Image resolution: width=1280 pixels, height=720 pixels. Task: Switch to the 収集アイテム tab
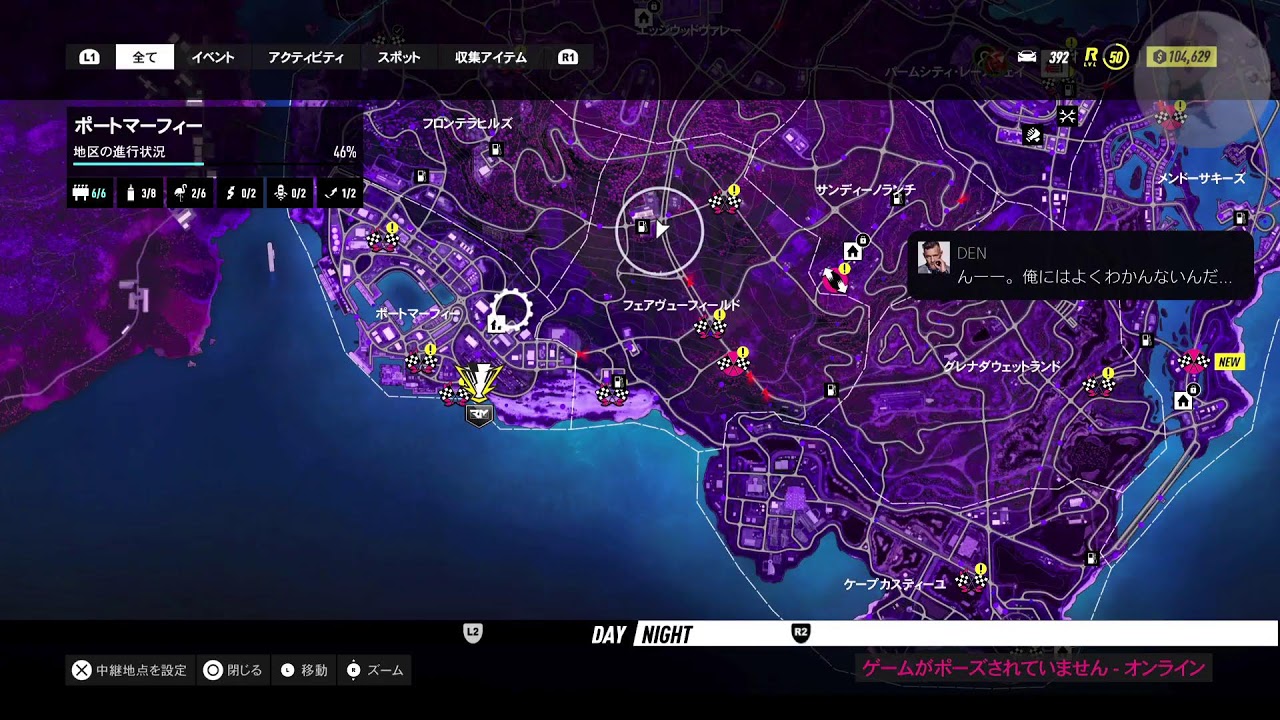click(490, 57)
